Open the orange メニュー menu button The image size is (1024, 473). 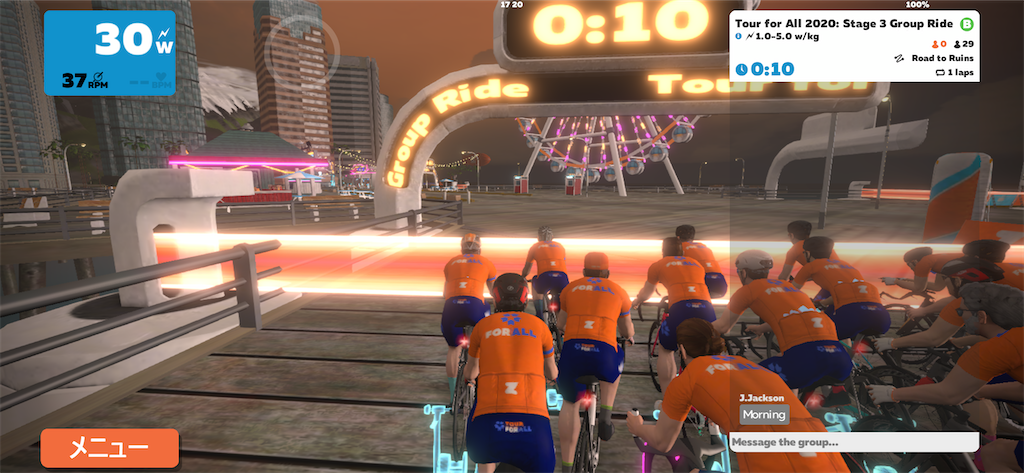click(x=109, y=448)
